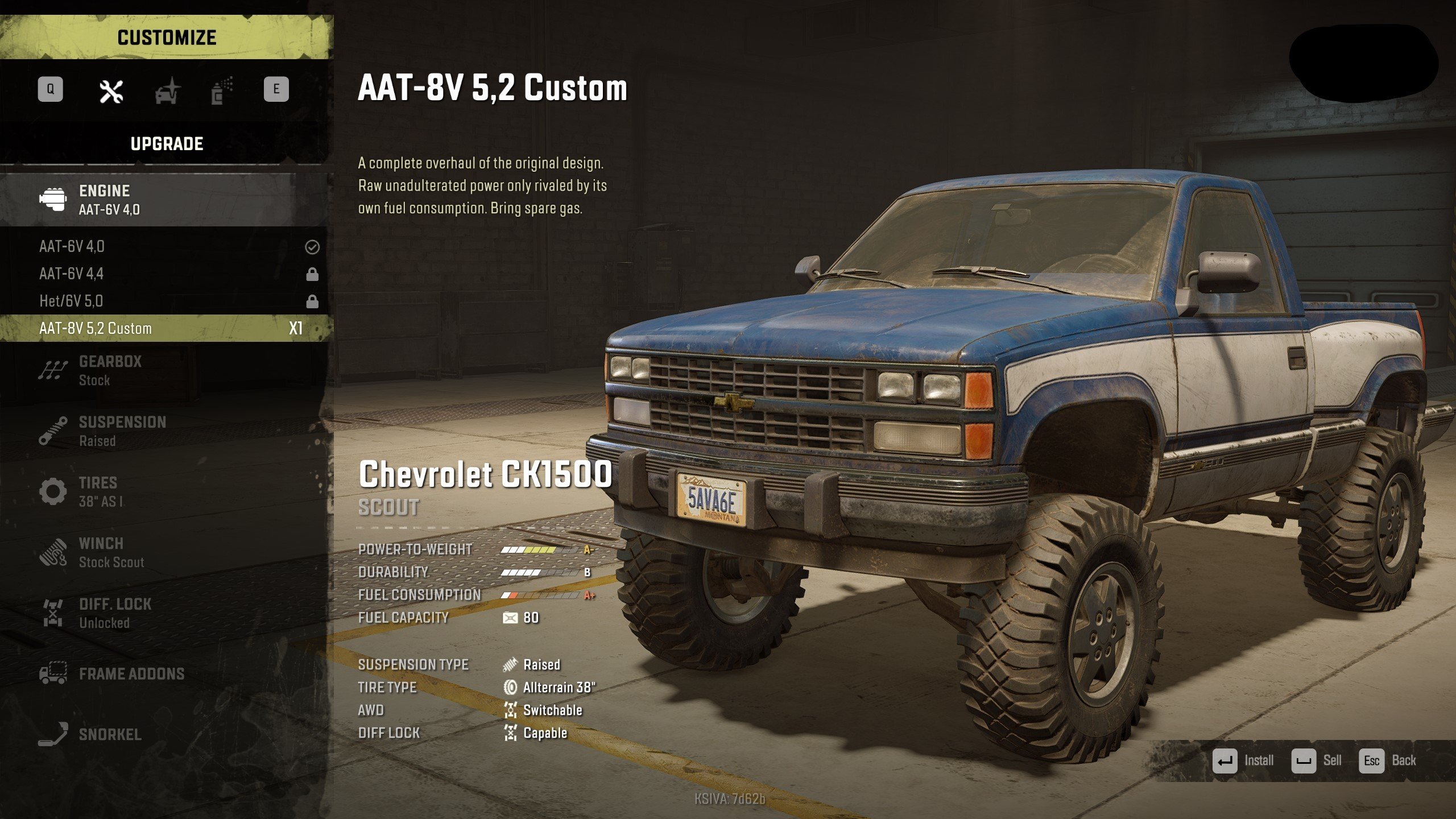Open the Snorkel upgrade category
Viewport: 1456px width, 819px height.
[x=165, y=734]
